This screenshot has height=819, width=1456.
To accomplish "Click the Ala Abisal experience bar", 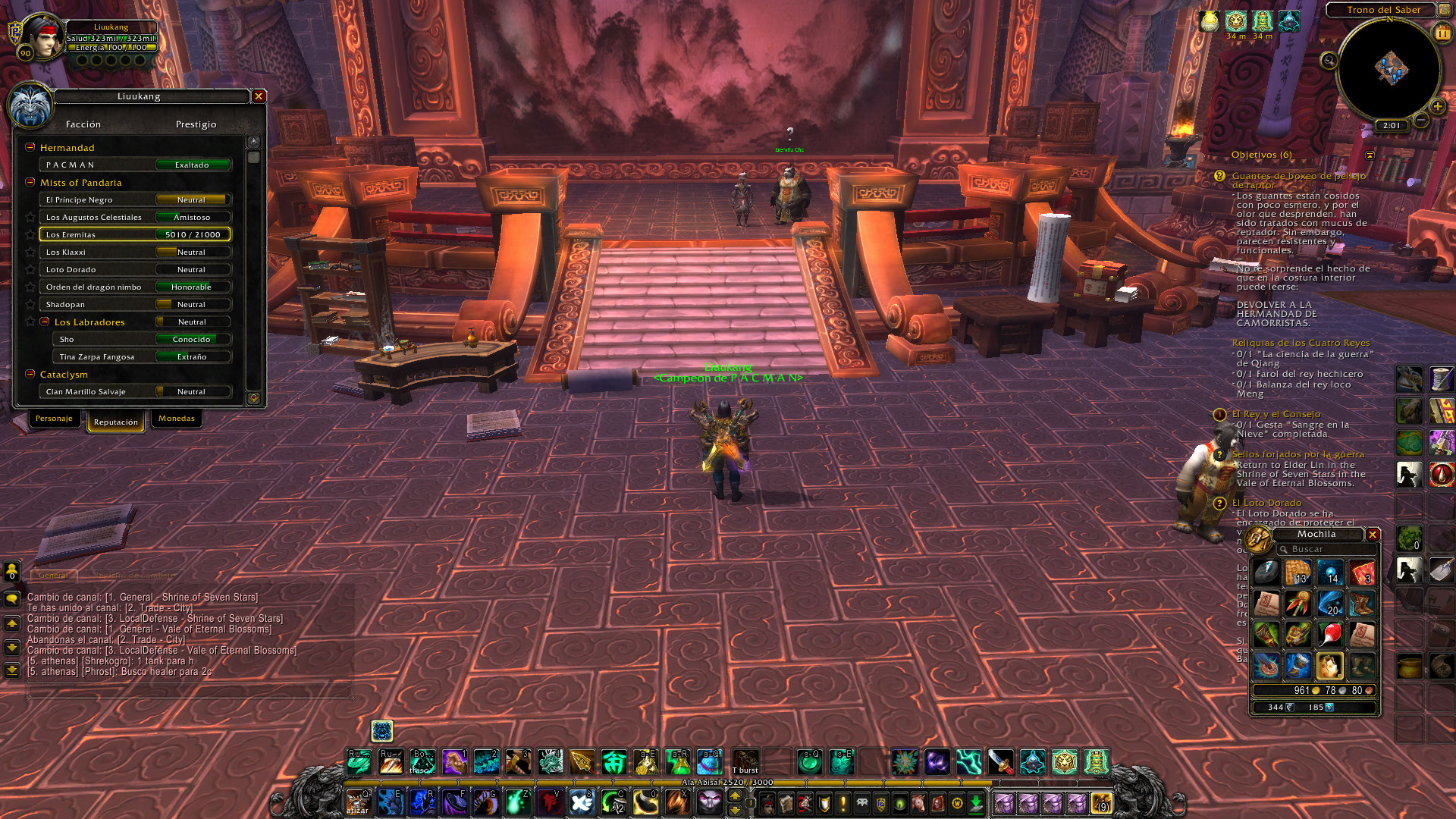I will coord(728,781).
